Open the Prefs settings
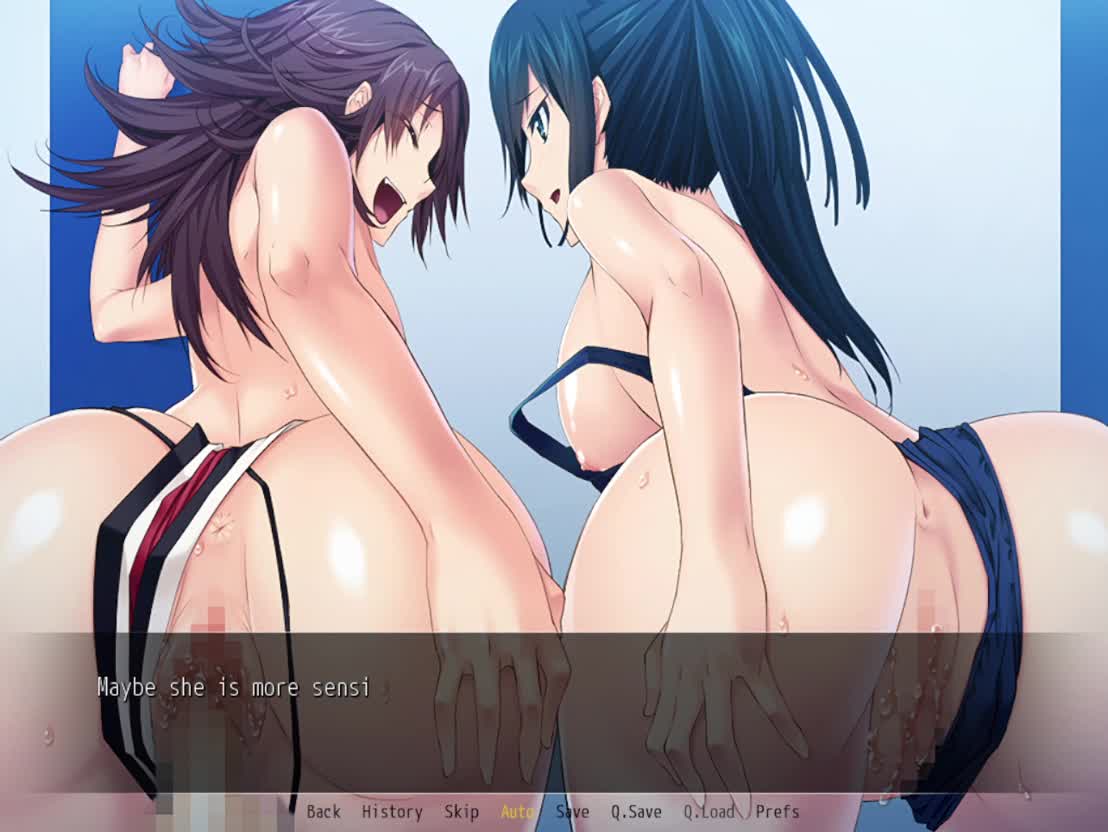The height and width of the screenshot is (832, 1108). click(x=777, y=812)
